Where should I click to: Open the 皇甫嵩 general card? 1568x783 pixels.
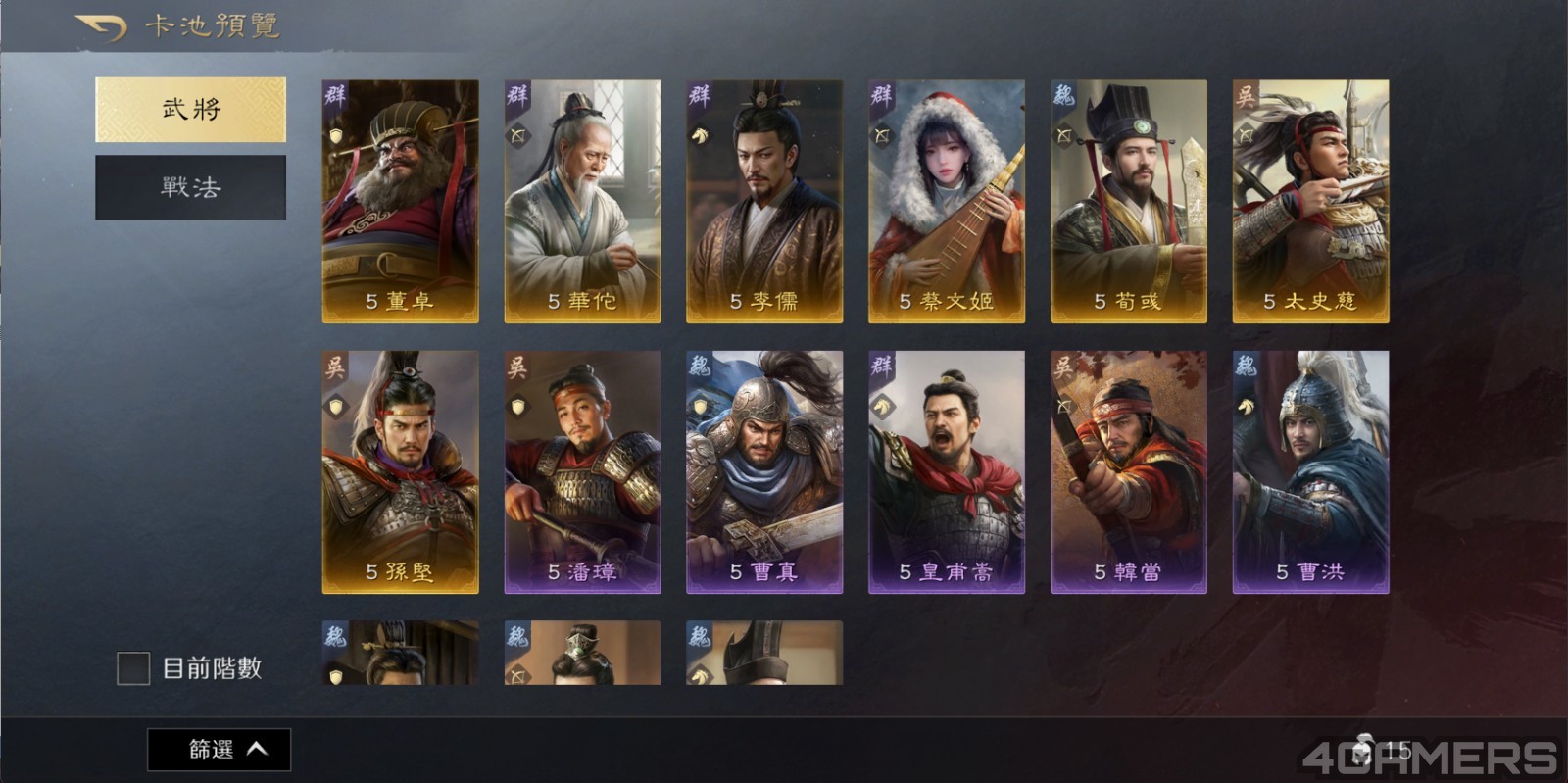pos(947,471)
